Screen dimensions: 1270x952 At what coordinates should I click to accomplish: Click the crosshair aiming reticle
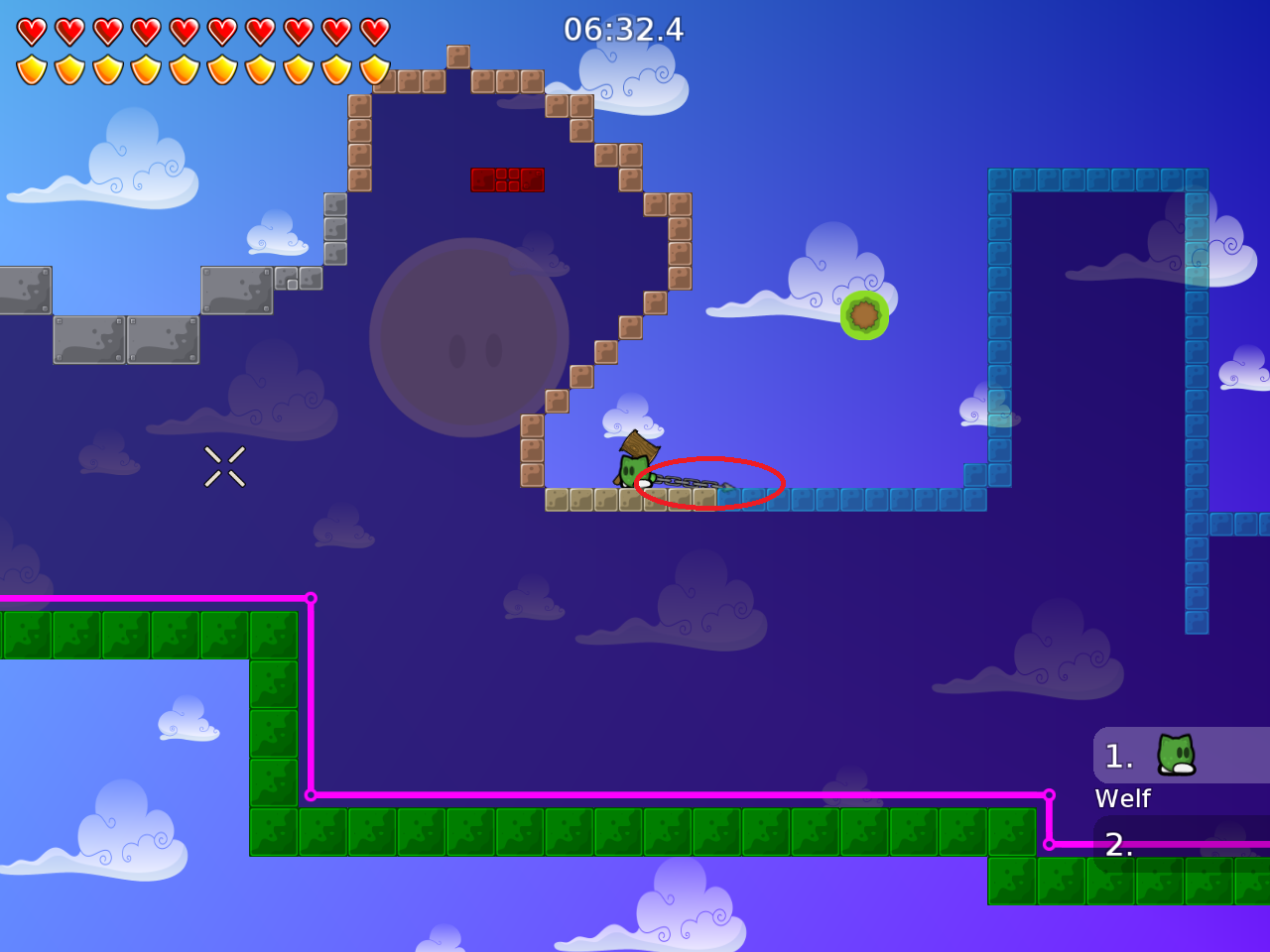tap(224, 466)
